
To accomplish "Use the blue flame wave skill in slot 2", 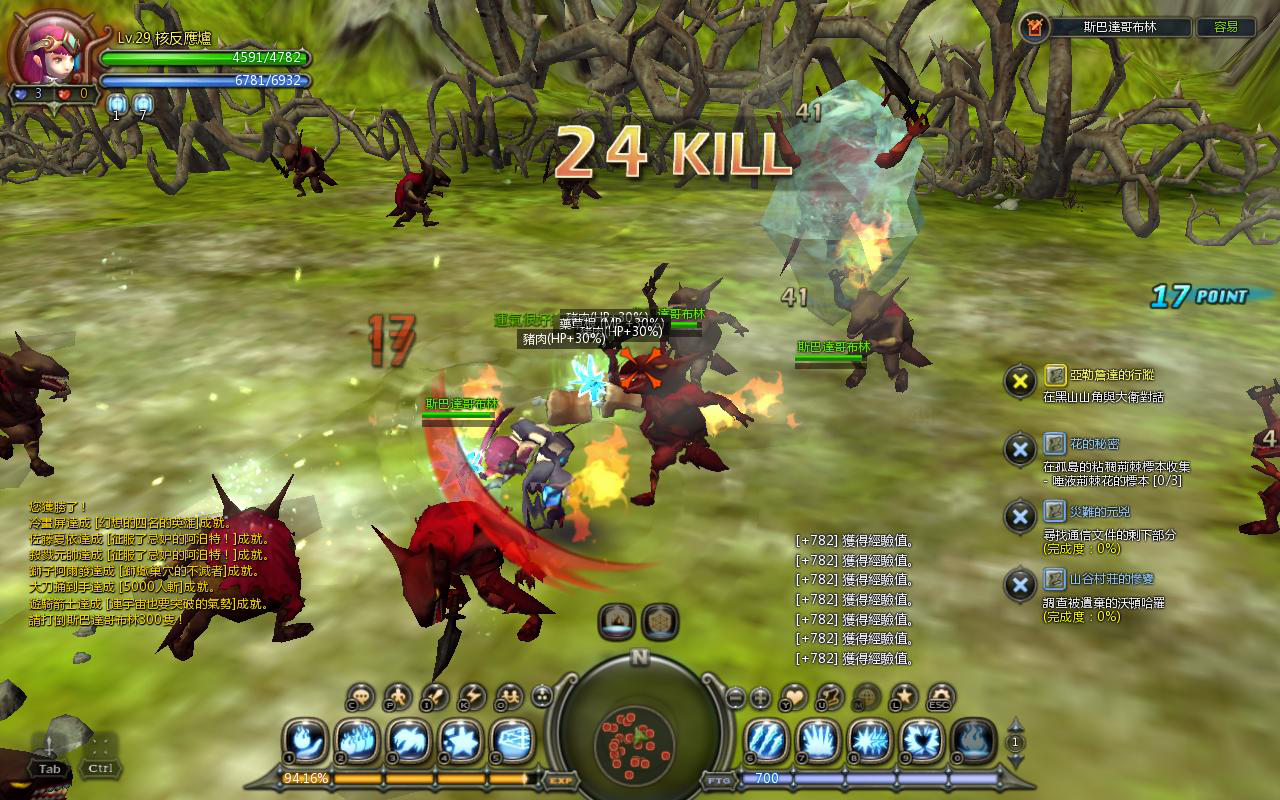I will tap(358, 741).
